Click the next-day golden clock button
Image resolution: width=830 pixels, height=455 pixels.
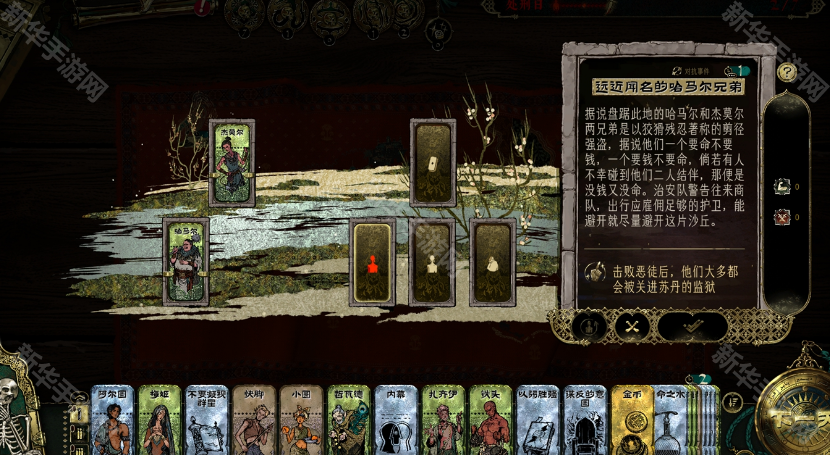793,410
